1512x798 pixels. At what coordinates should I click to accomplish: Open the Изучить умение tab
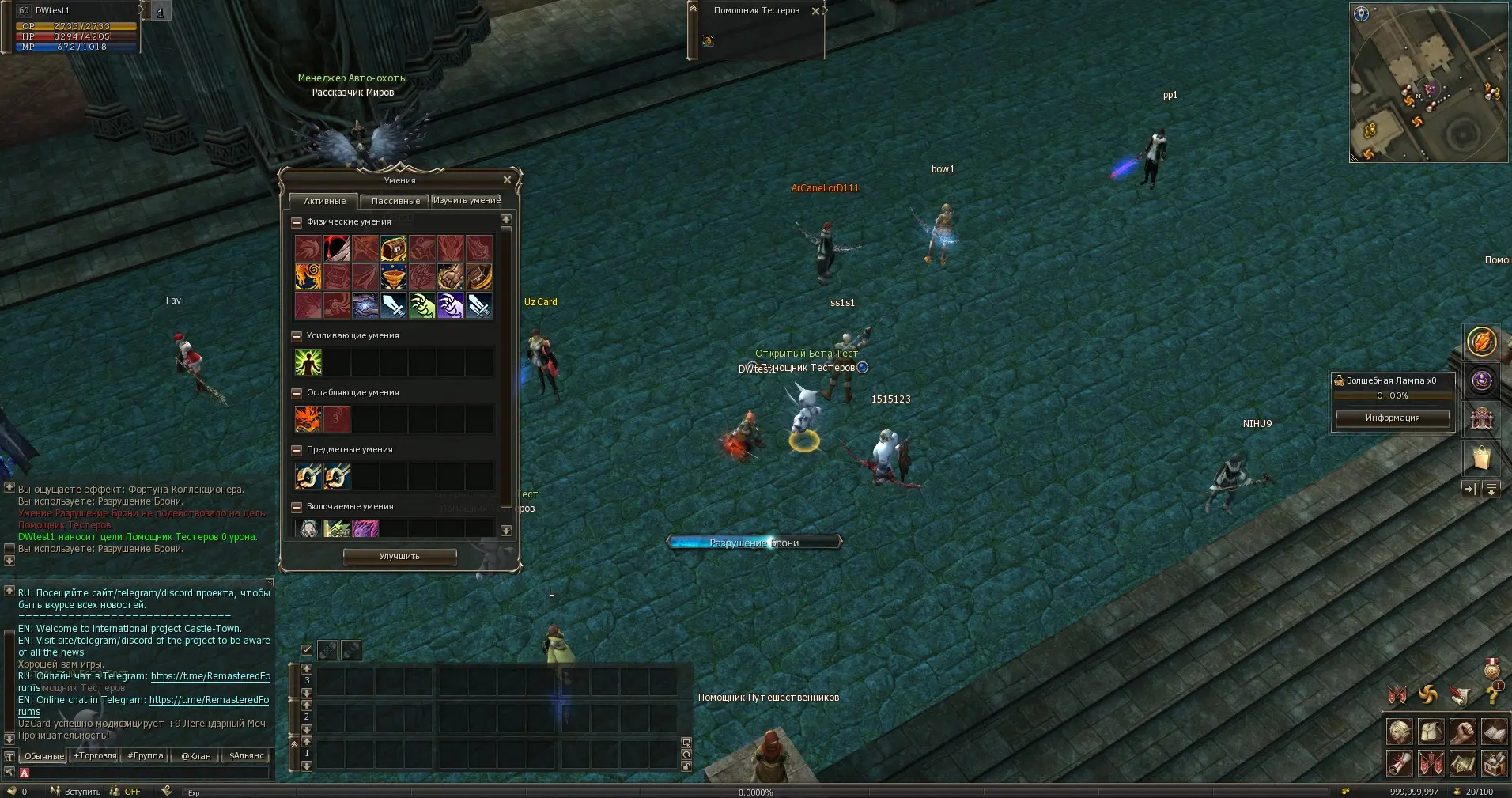coord(467,200)
